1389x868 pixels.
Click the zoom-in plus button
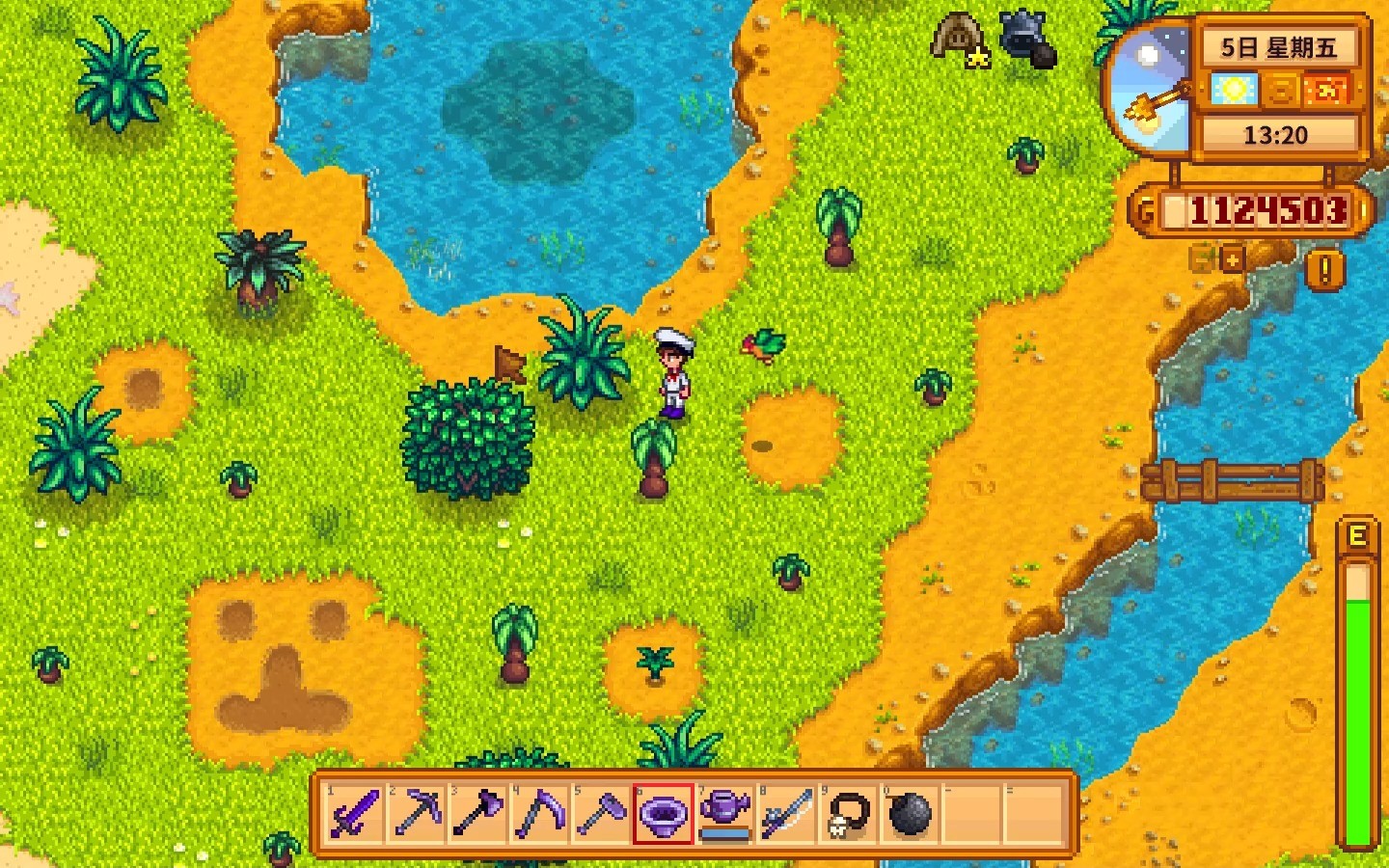1233,259
